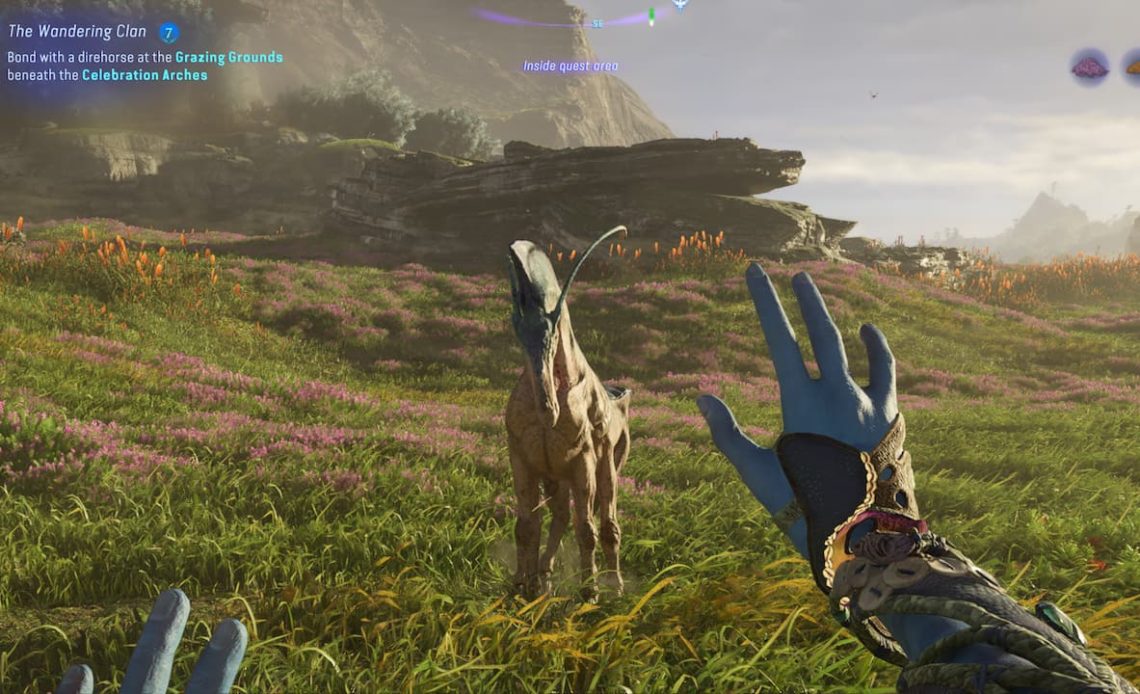The image size is (1140, 694).
Task: Select the orange item icon
Action: pos(1133,67)
